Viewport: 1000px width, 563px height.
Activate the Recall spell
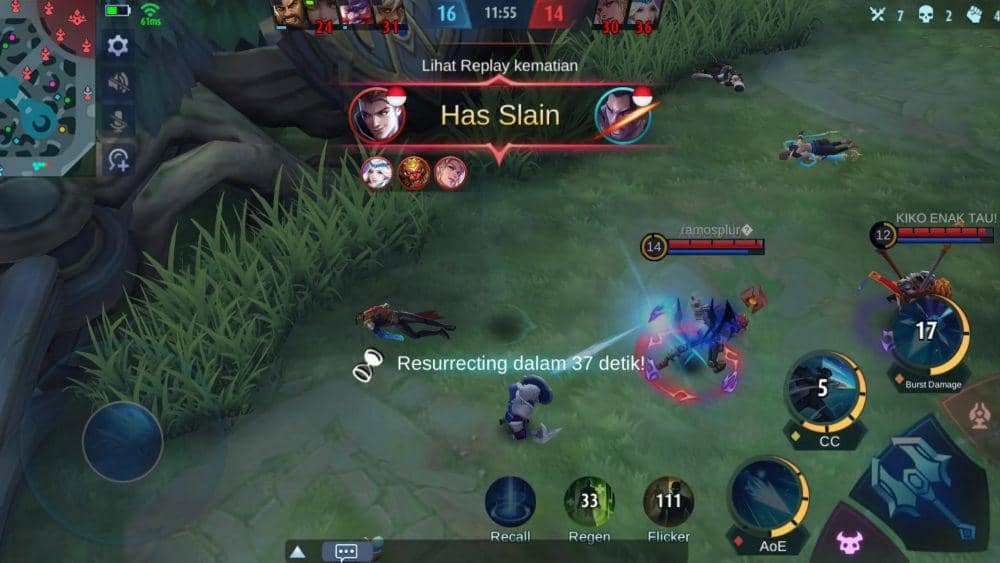[510, 500]
